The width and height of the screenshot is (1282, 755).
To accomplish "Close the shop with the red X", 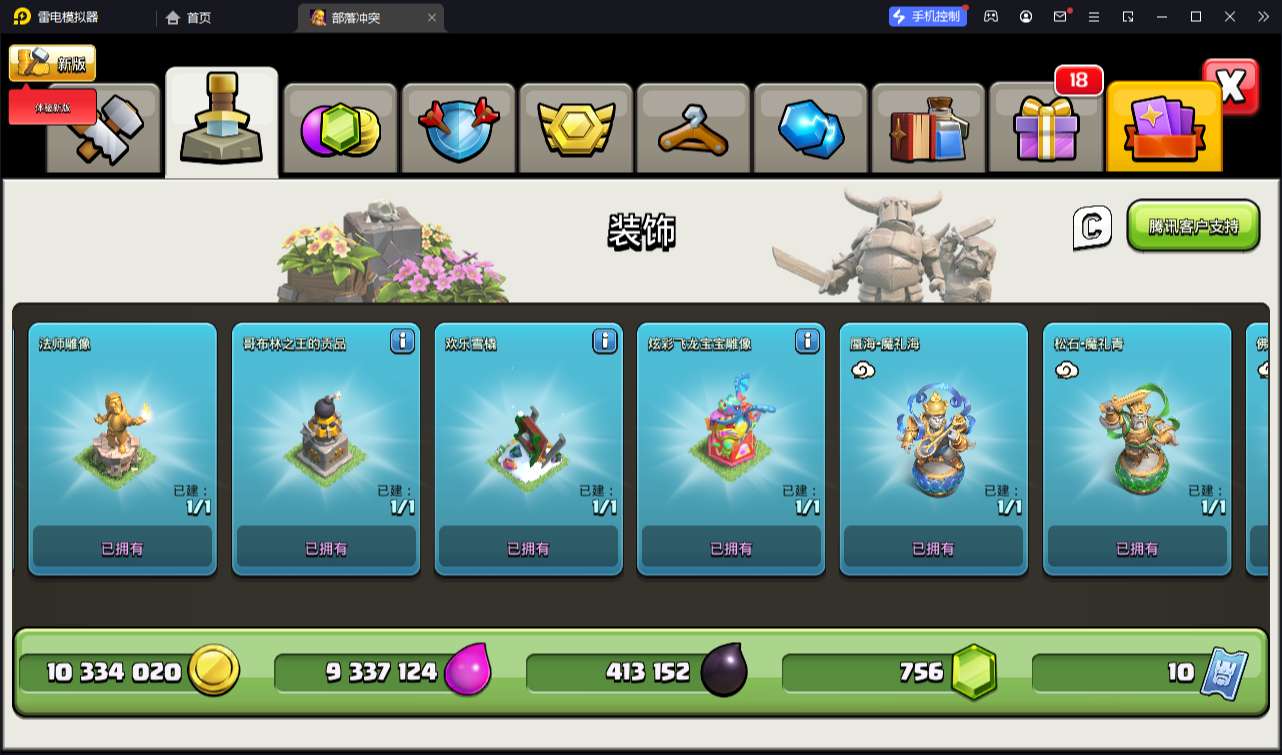I will pos(1231,87).
